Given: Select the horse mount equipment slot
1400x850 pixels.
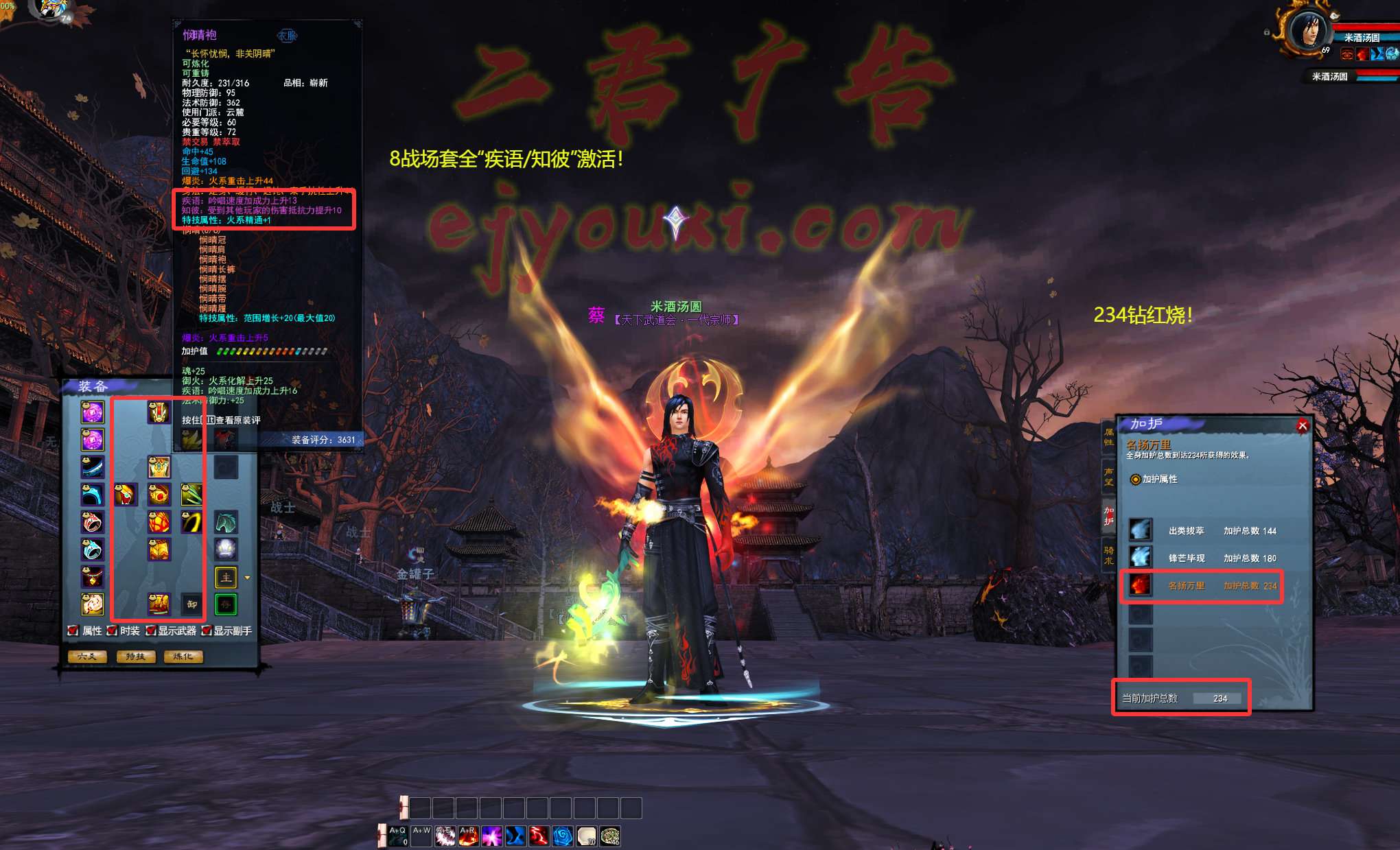Looking at the screenshot, I should [x=226, y=523].
